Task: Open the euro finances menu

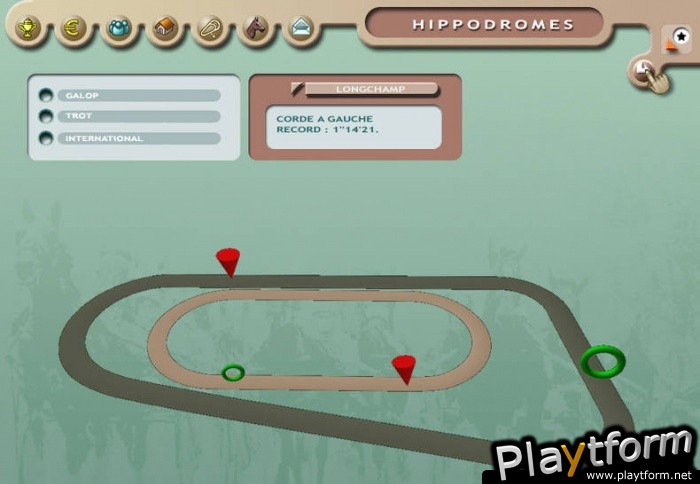Action: click(x=73, y=27)
